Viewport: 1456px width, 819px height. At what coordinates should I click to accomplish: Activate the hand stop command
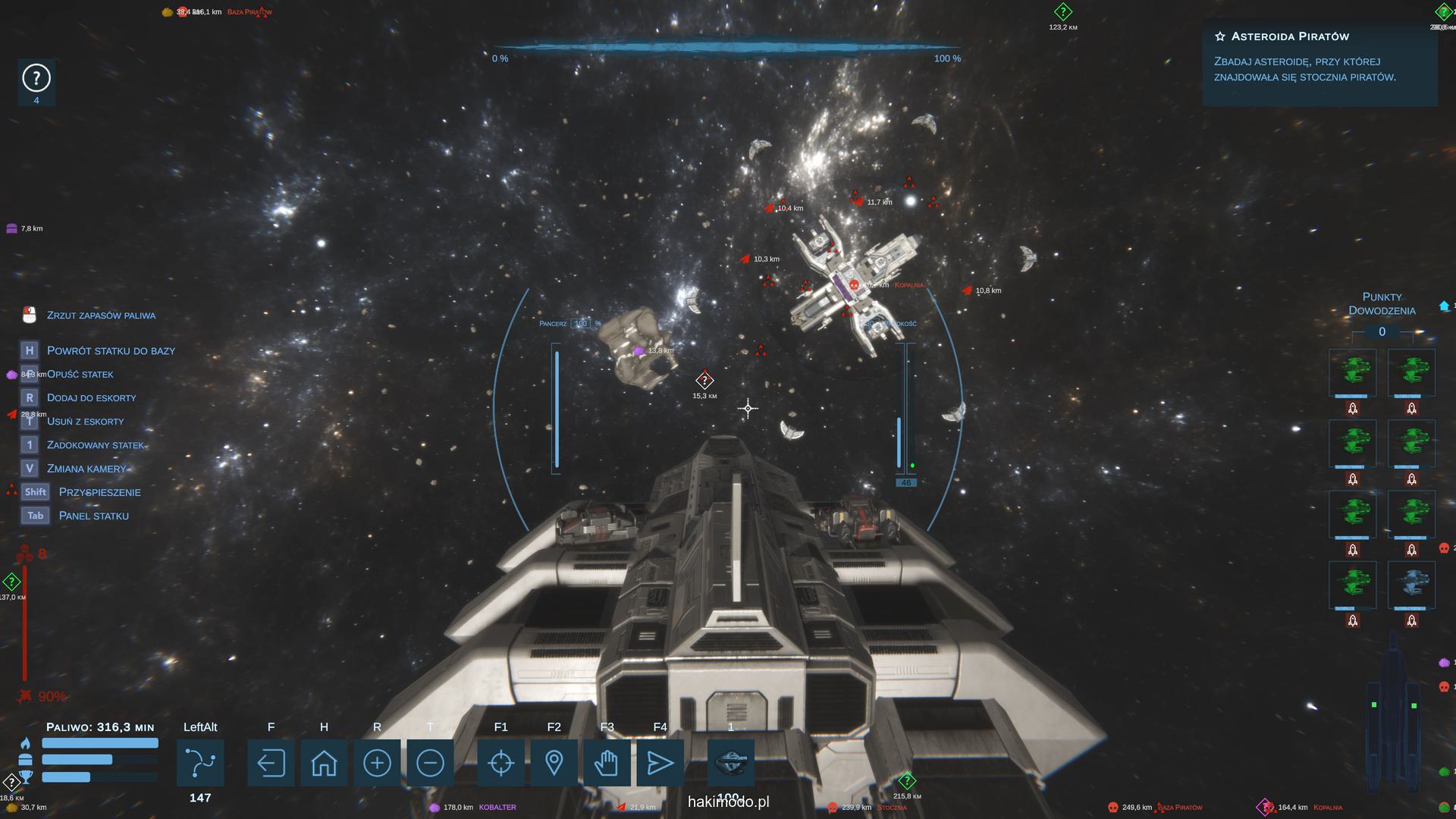[607, 763]
